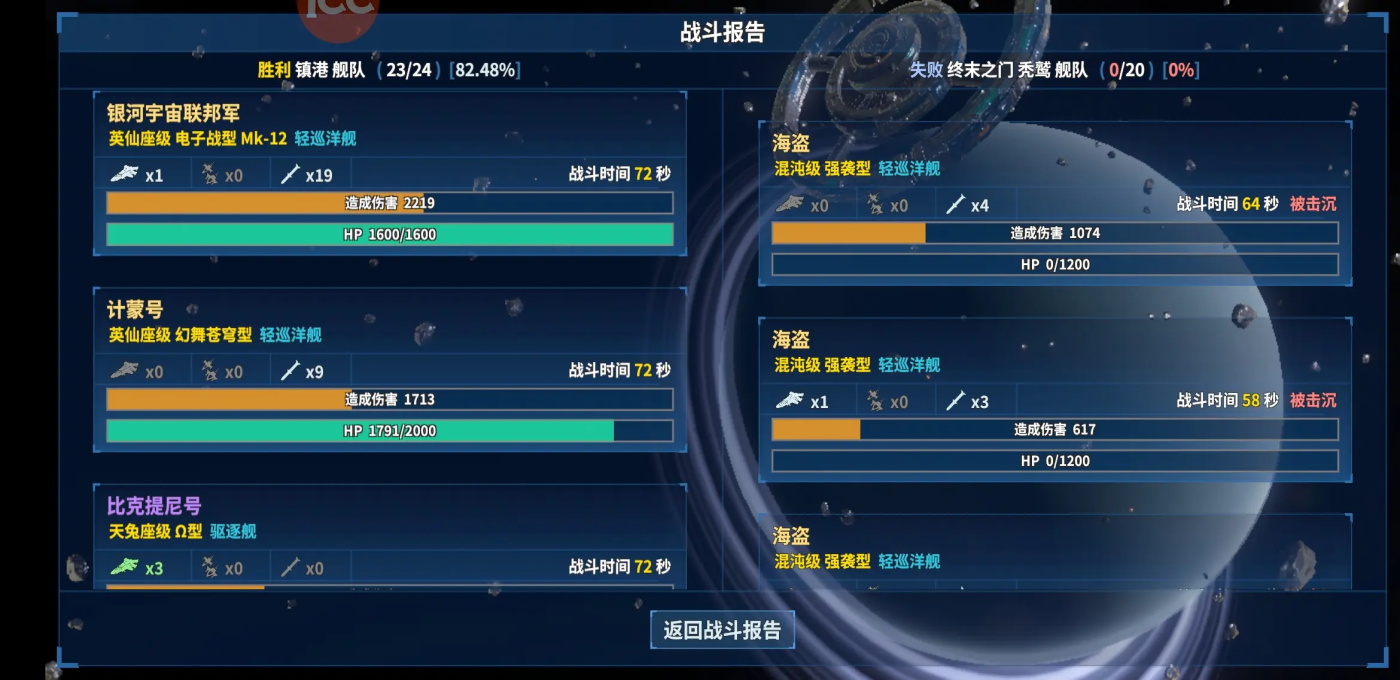The width and height of the screenshot is (1400, 680).
Task: Open the 计蒙号 ship report card
Action: click(389, 369)
